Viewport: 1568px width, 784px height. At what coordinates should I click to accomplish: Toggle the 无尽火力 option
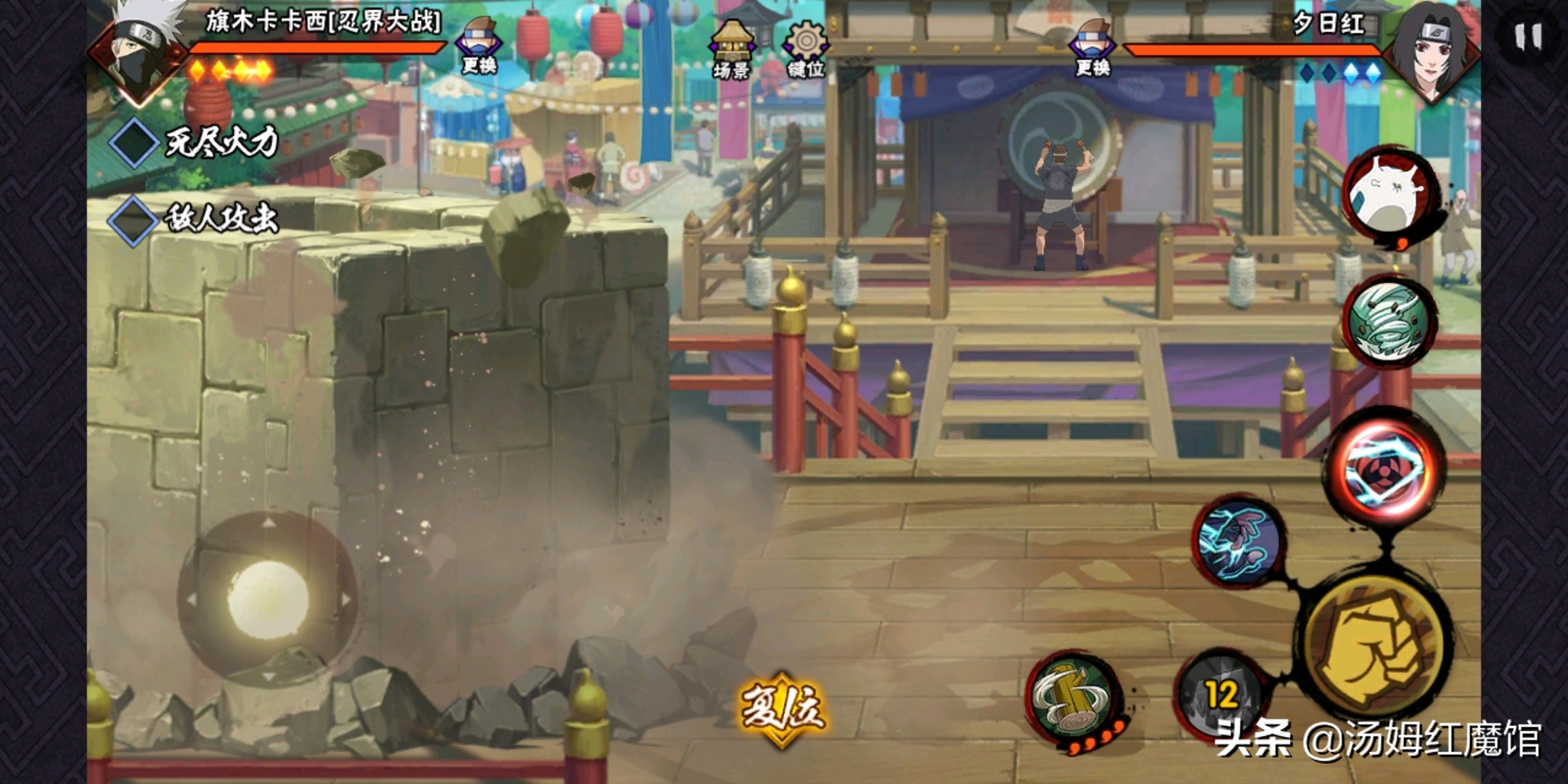point(135,142)
